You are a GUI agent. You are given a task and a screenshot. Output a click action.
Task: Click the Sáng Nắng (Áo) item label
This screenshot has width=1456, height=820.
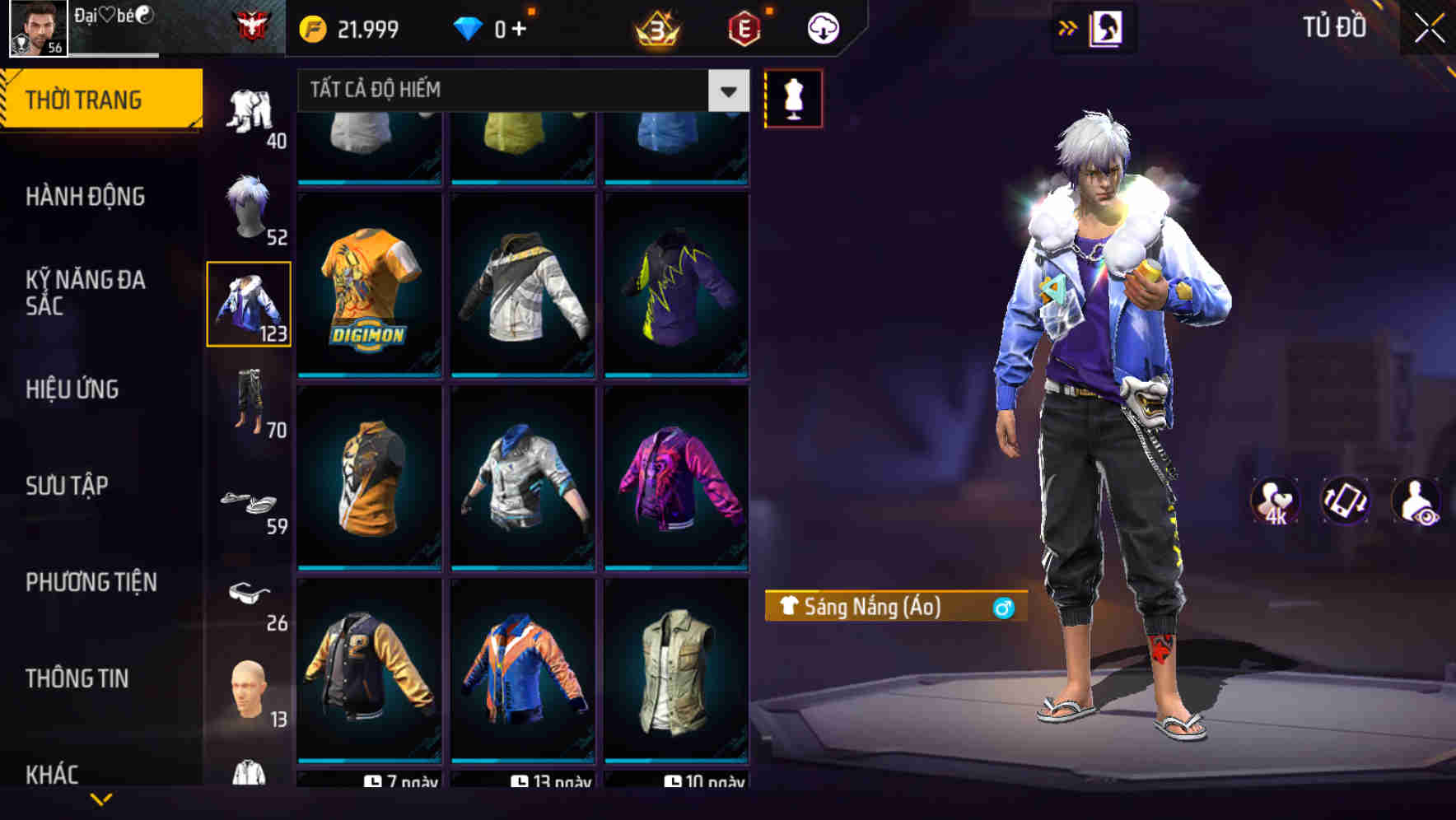(894, 608)
